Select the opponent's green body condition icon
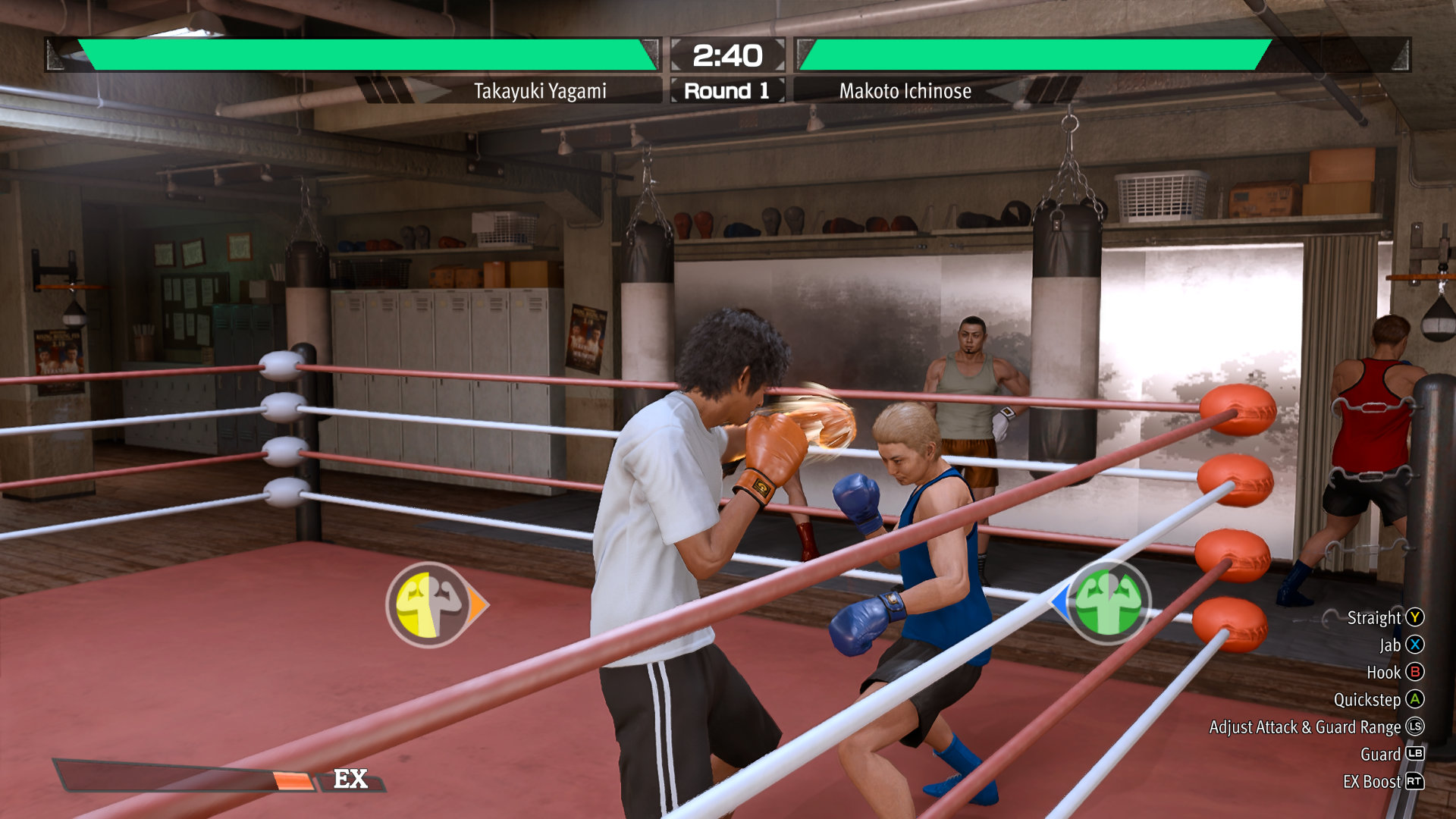 tap(1108, 602)
